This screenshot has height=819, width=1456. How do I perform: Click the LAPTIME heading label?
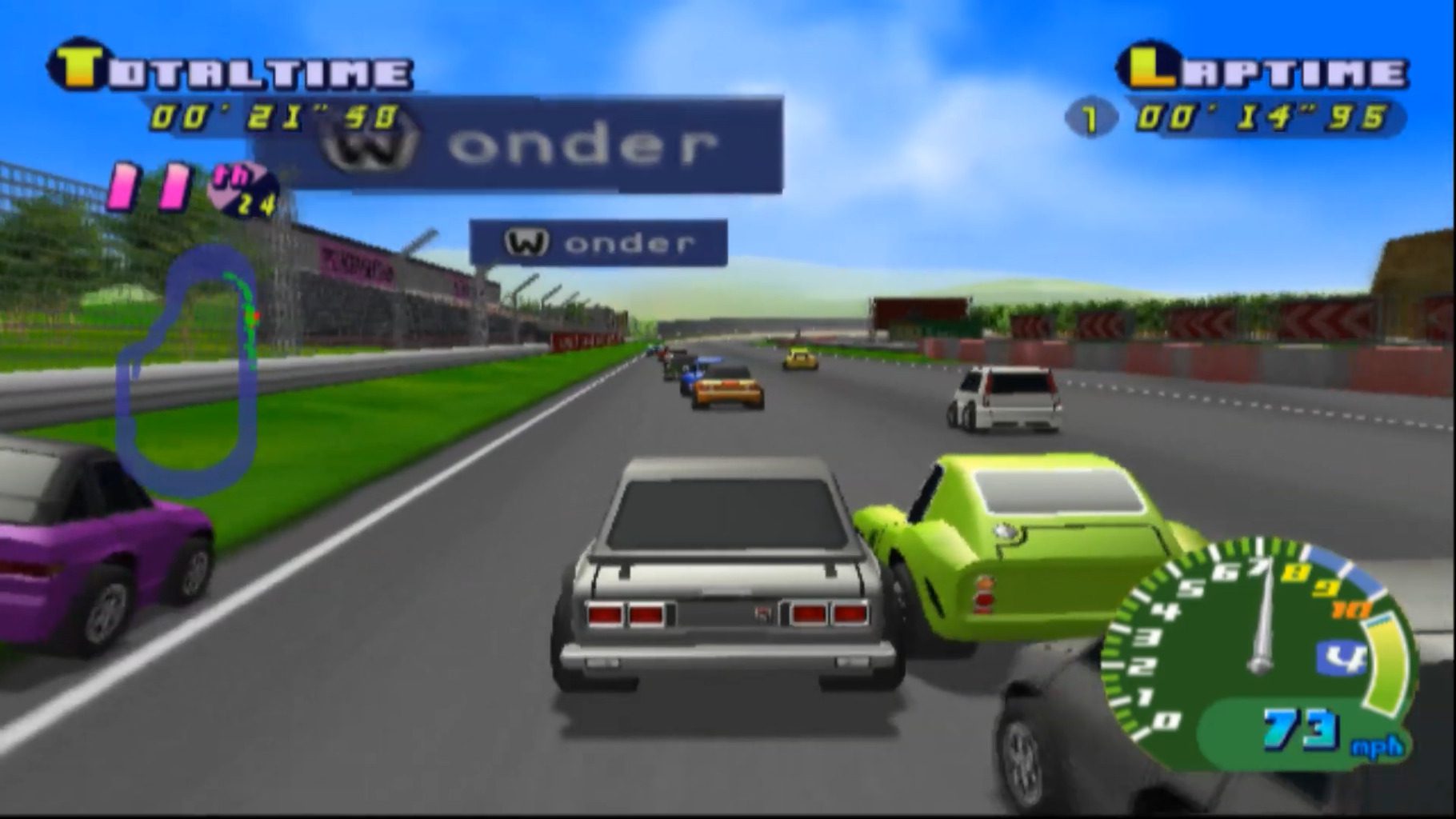point(1264,68)
